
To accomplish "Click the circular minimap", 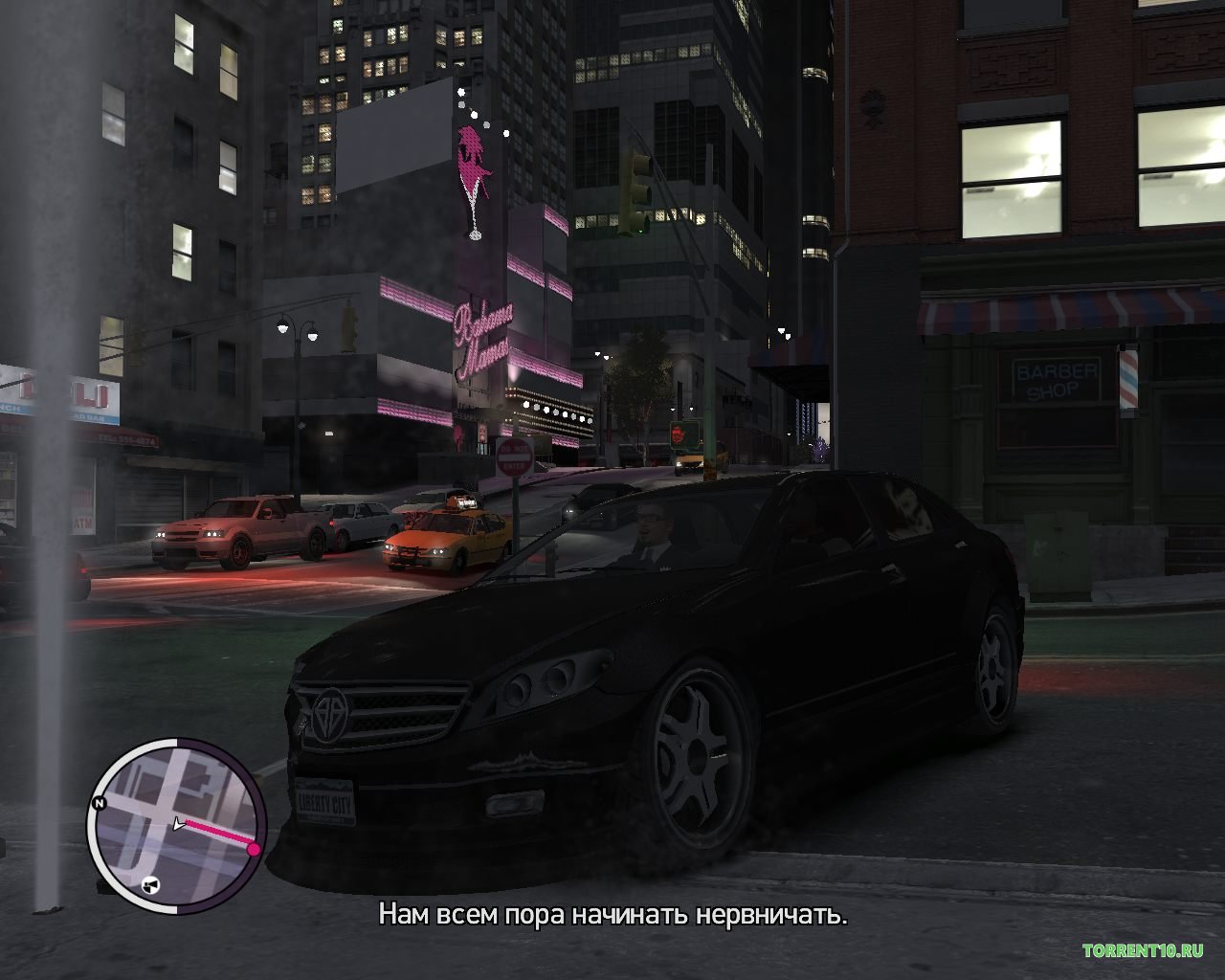I will [177, 823].
